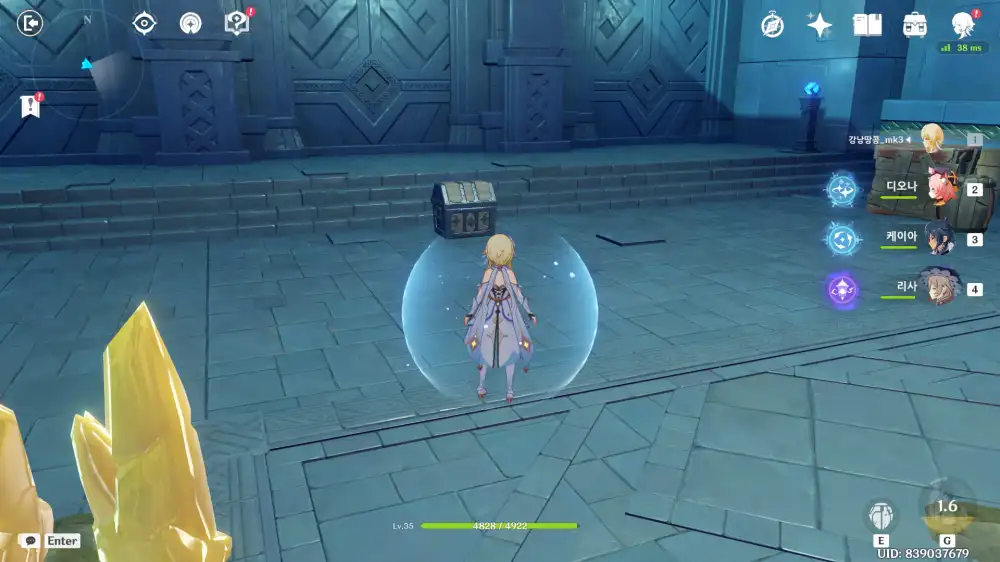Open the arch-shaped star icon
This screenshot has height=562, width=1000.
point(190,24)
